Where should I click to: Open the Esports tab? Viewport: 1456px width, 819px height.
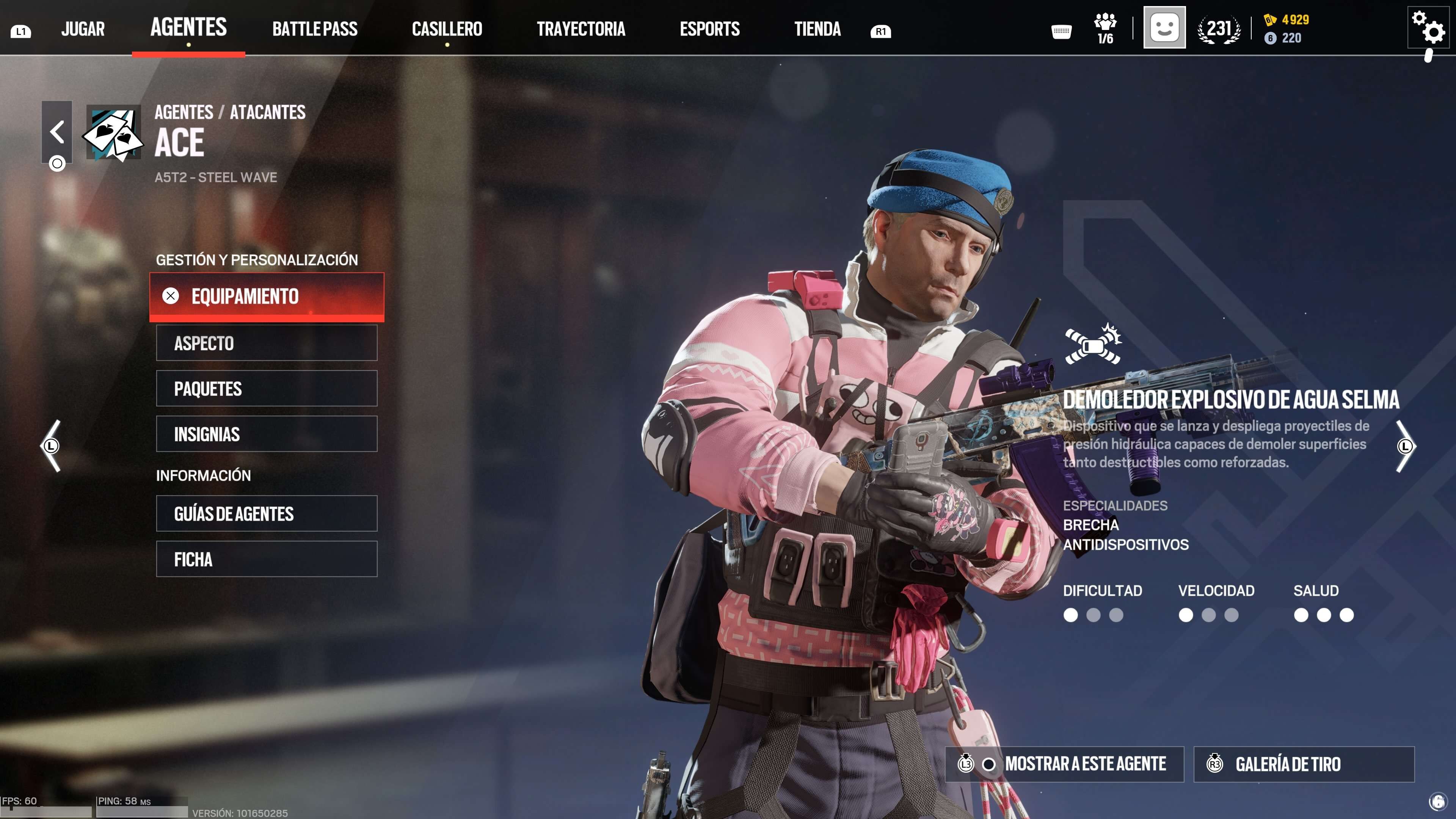(709, 29)
